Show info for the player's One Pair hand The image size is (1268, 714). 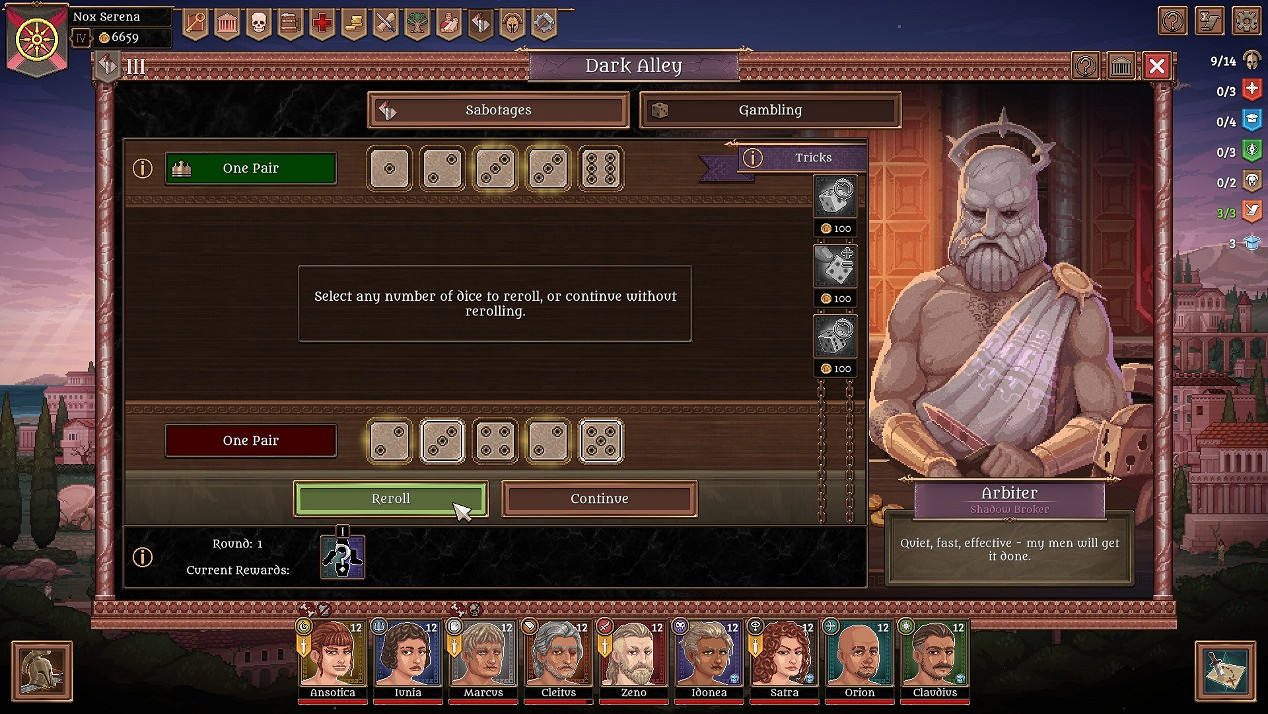(143, 168)
